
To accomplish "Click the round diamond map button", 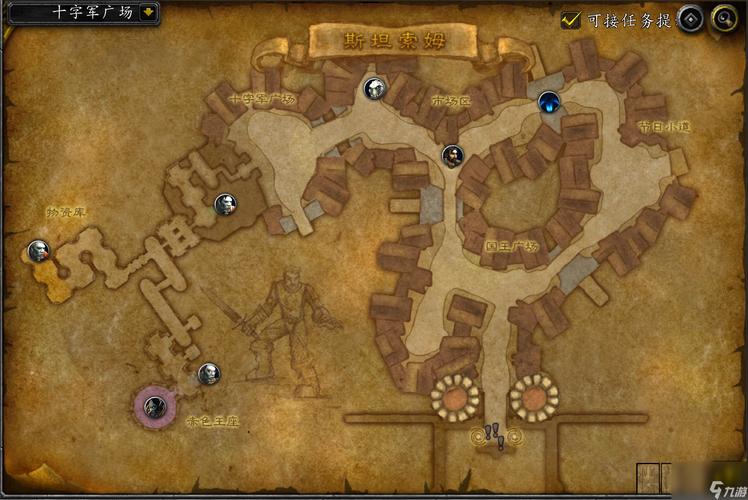I will [x=691, y=18].
